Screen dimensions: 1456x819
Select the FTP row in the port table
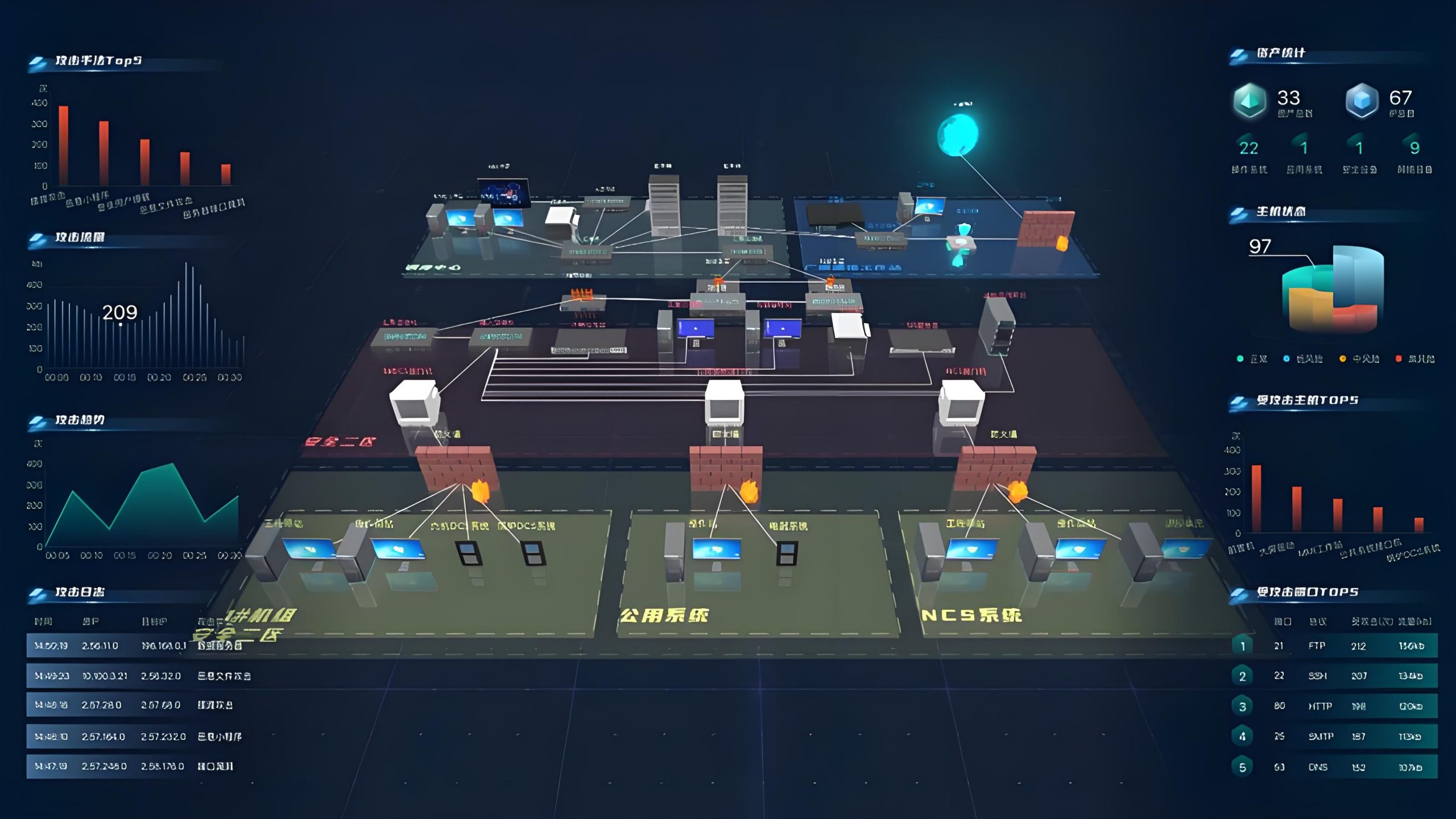[1334, 646]
